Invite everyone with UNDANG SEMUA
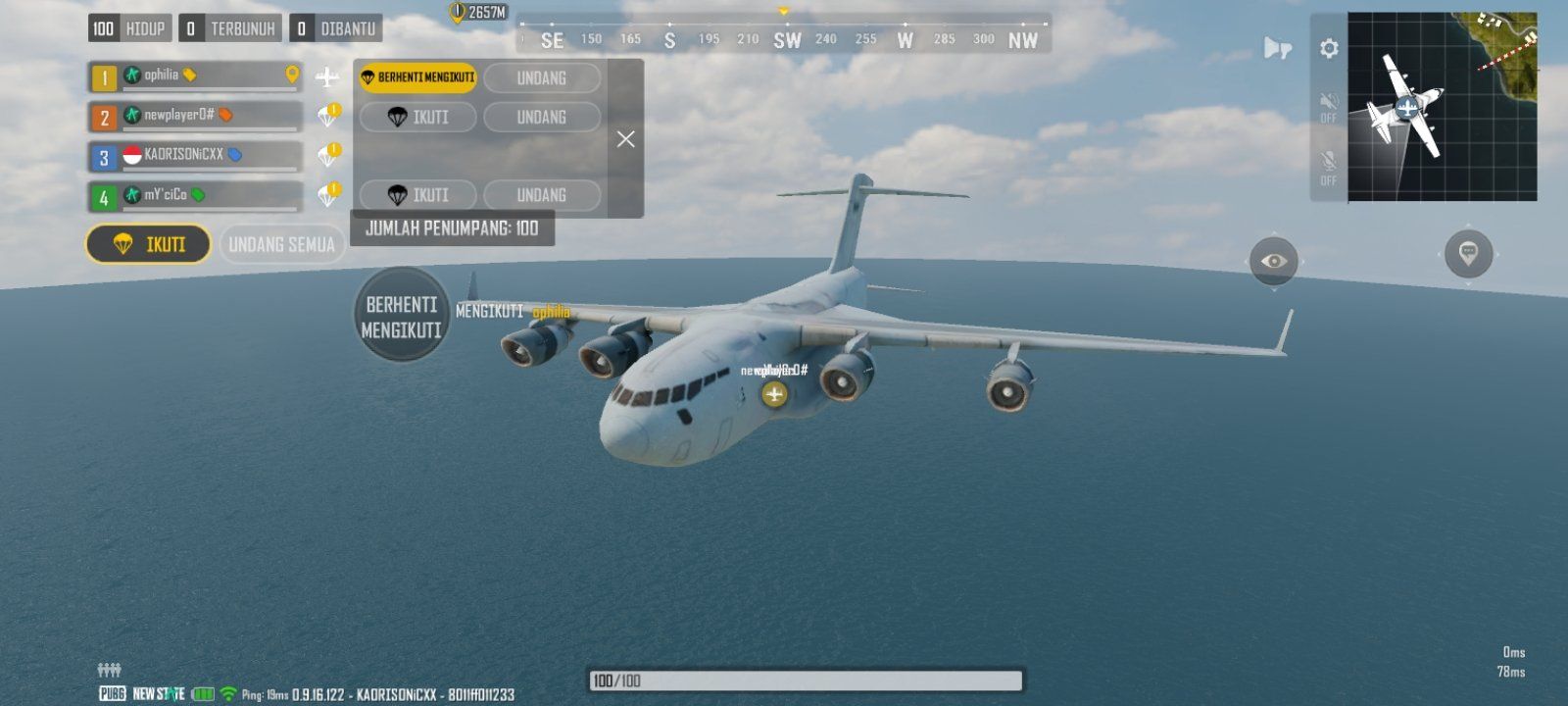 [282, 244]
